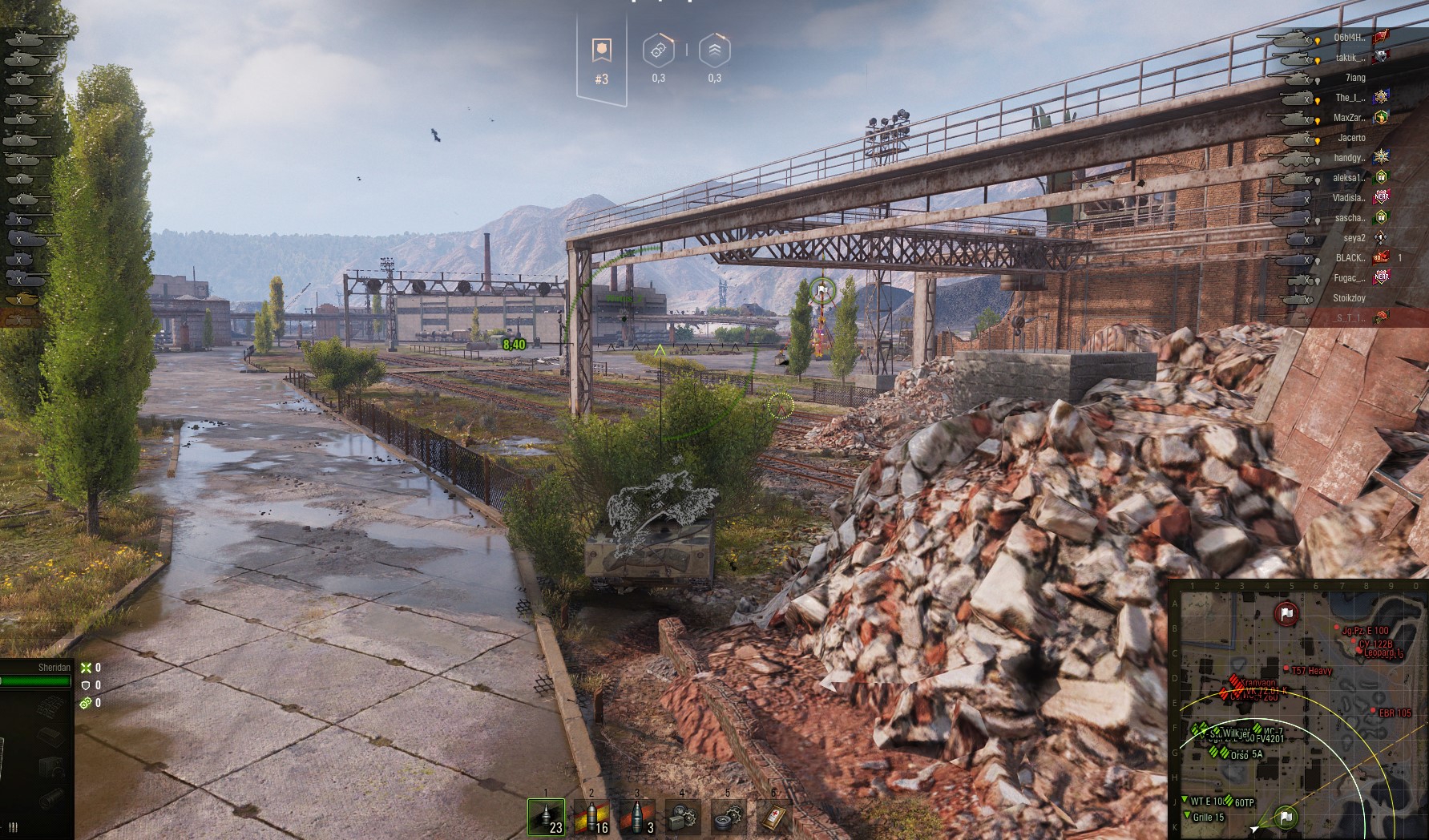Click the #3 rank badge at top

pos(601,60)
